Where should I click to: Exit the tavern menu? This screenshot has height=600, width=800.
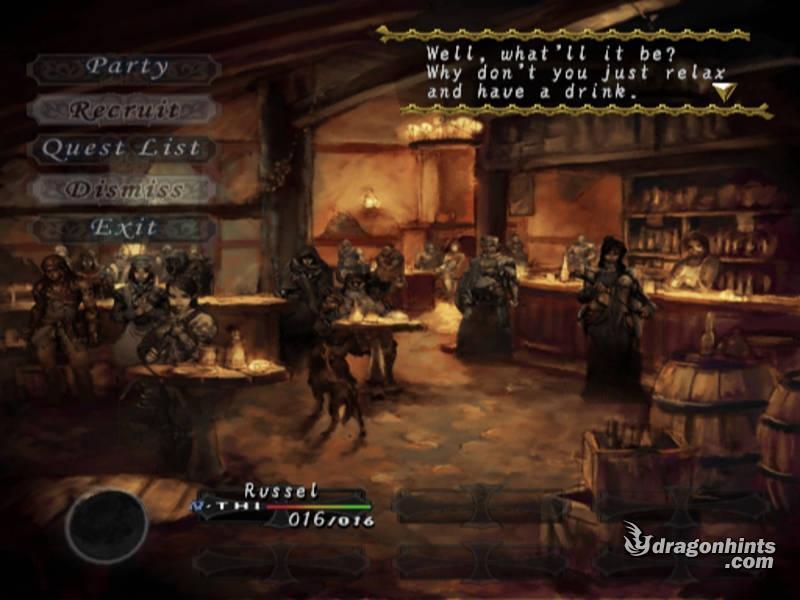click(124, 228)
